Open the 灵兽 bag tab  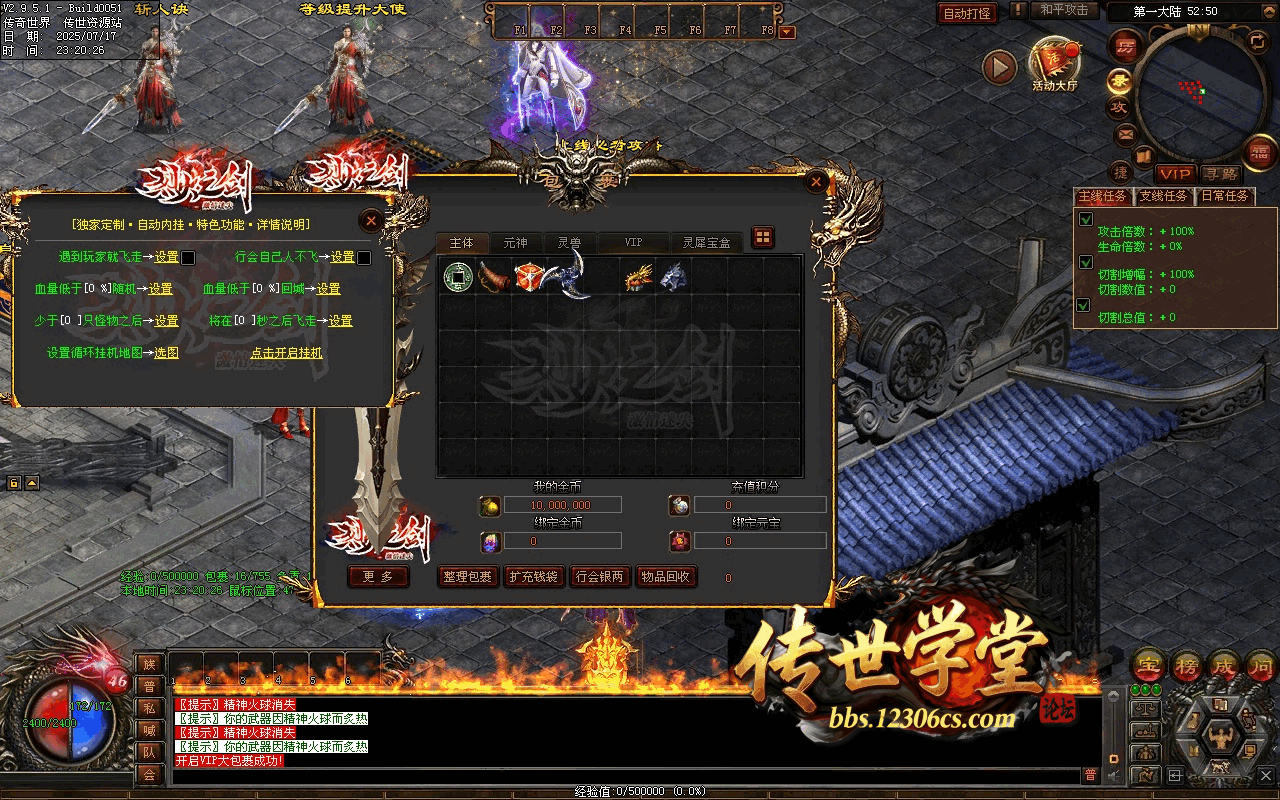coord(569,243)
